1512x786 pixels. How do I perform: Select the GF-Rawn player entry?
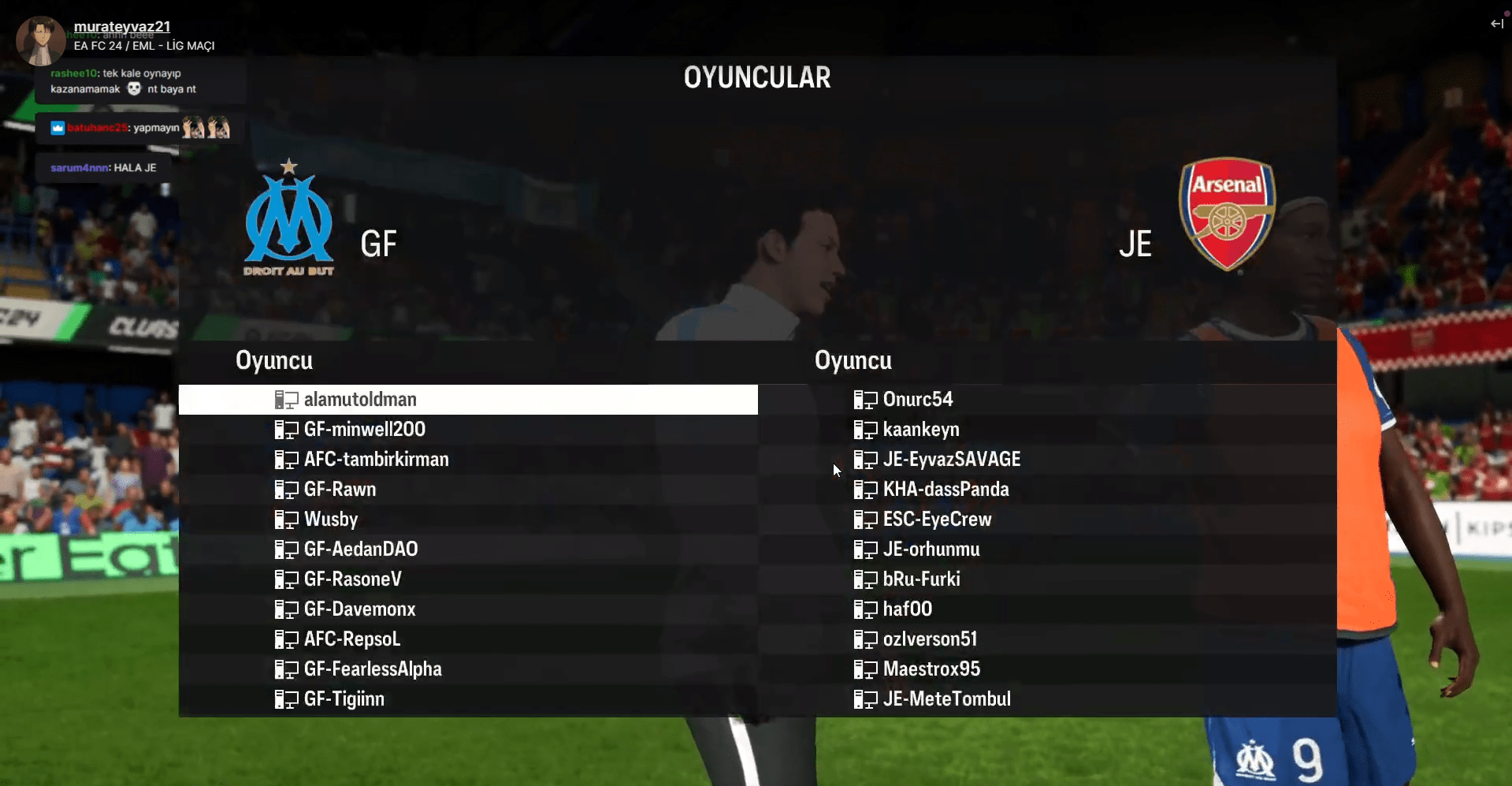click(x=340, y=490)
